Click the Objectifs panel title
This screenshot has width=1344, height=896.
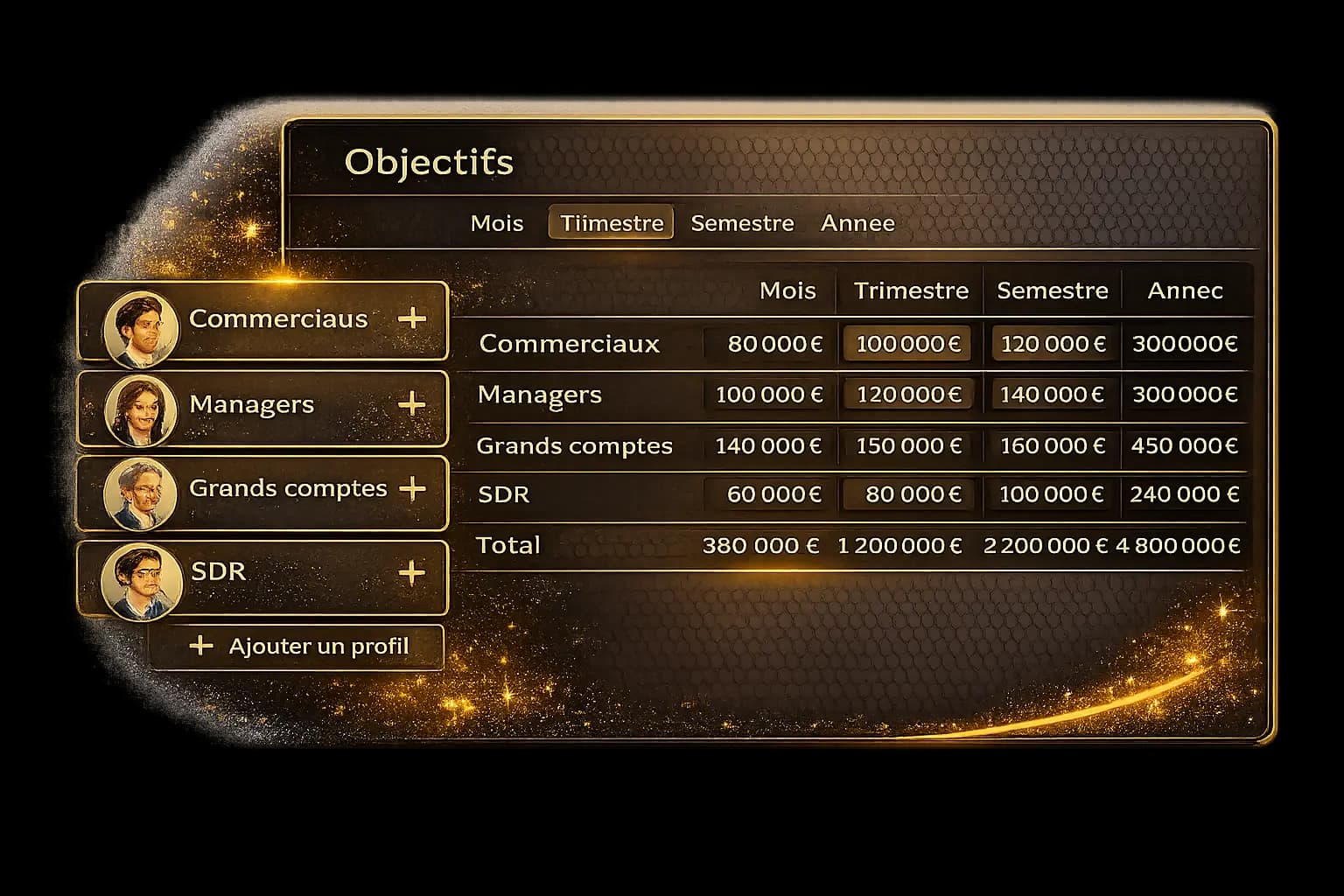429,162
